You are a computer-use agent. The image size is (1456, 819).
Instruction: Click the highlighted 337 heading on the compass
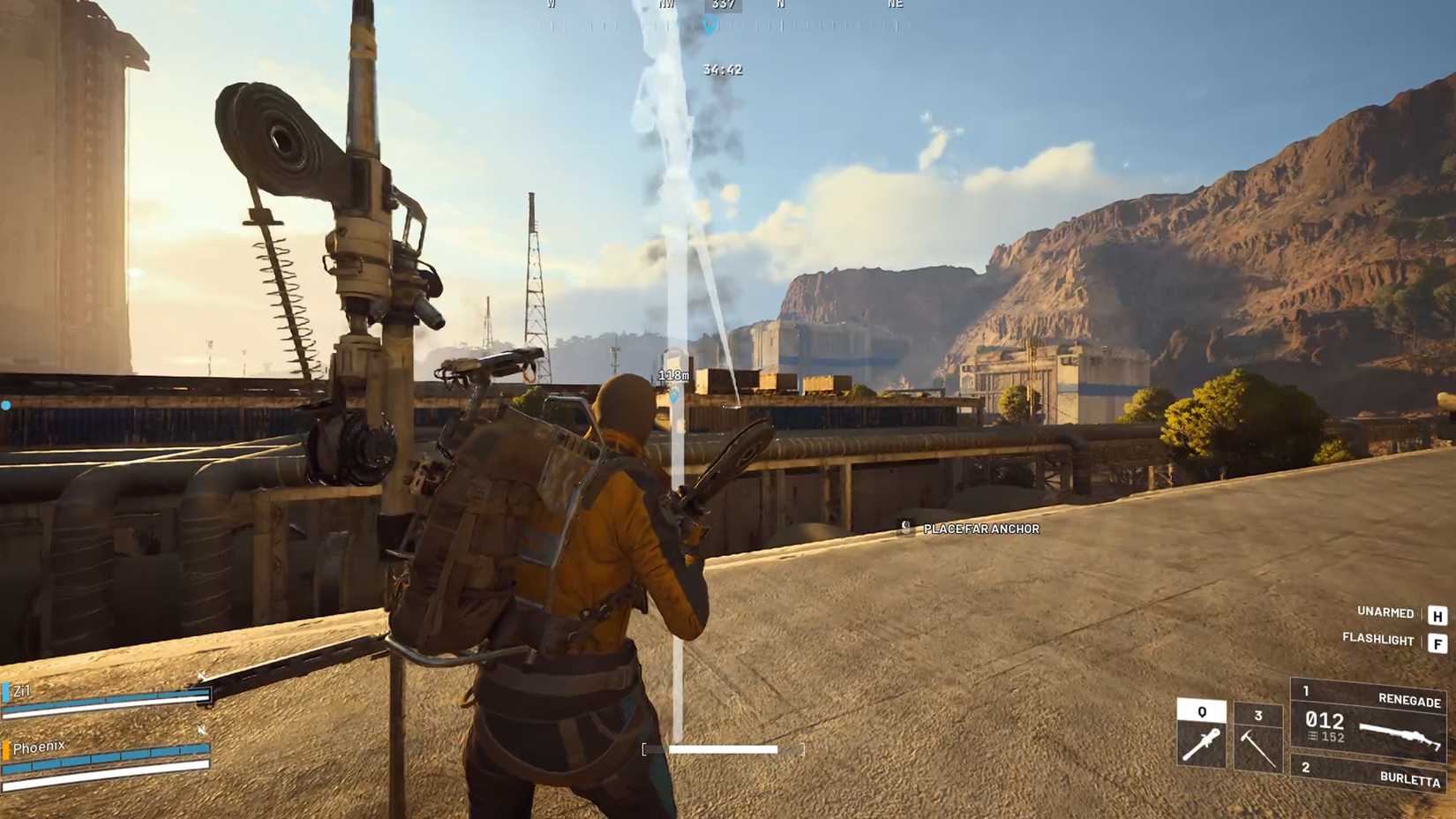[x=722, y=4]
